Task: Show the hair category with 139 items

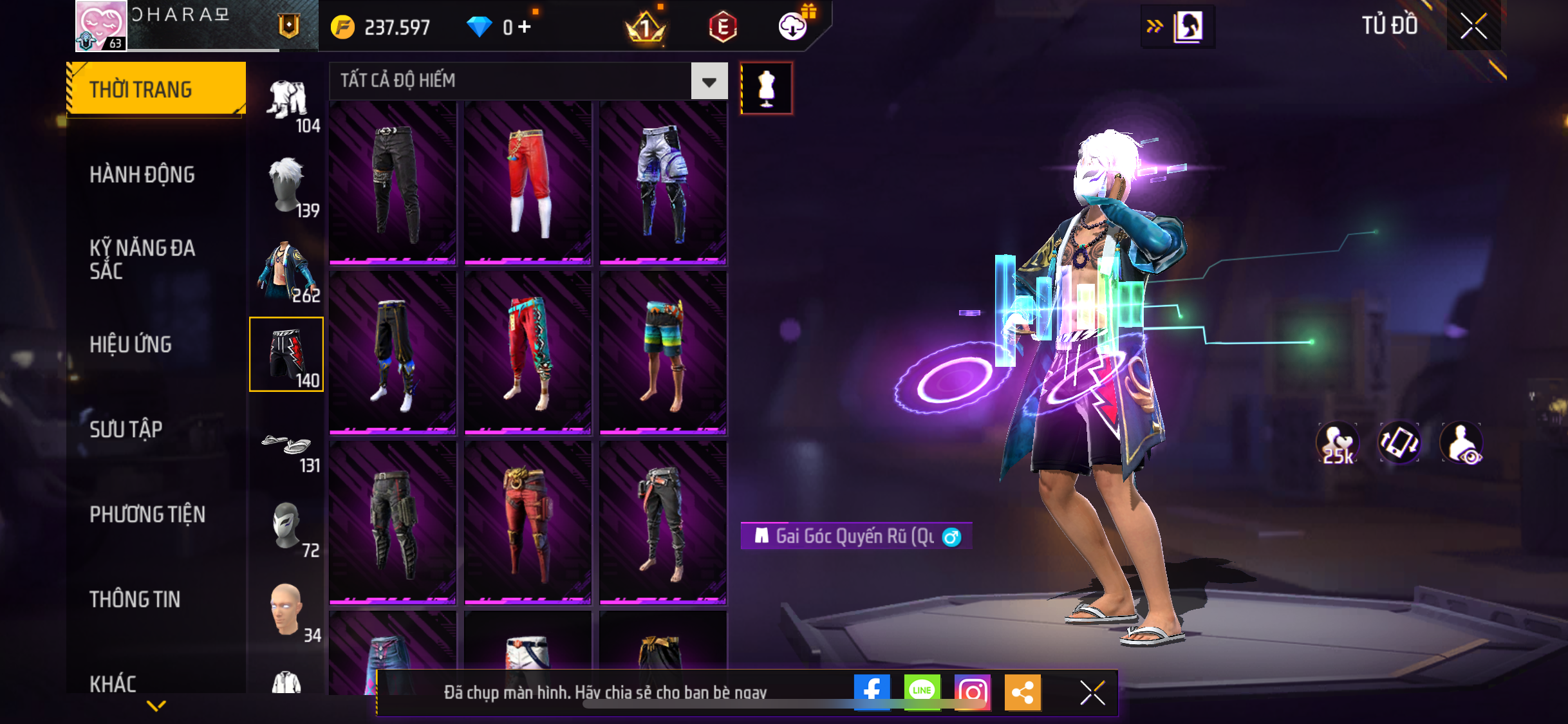Action: (288, 187)
